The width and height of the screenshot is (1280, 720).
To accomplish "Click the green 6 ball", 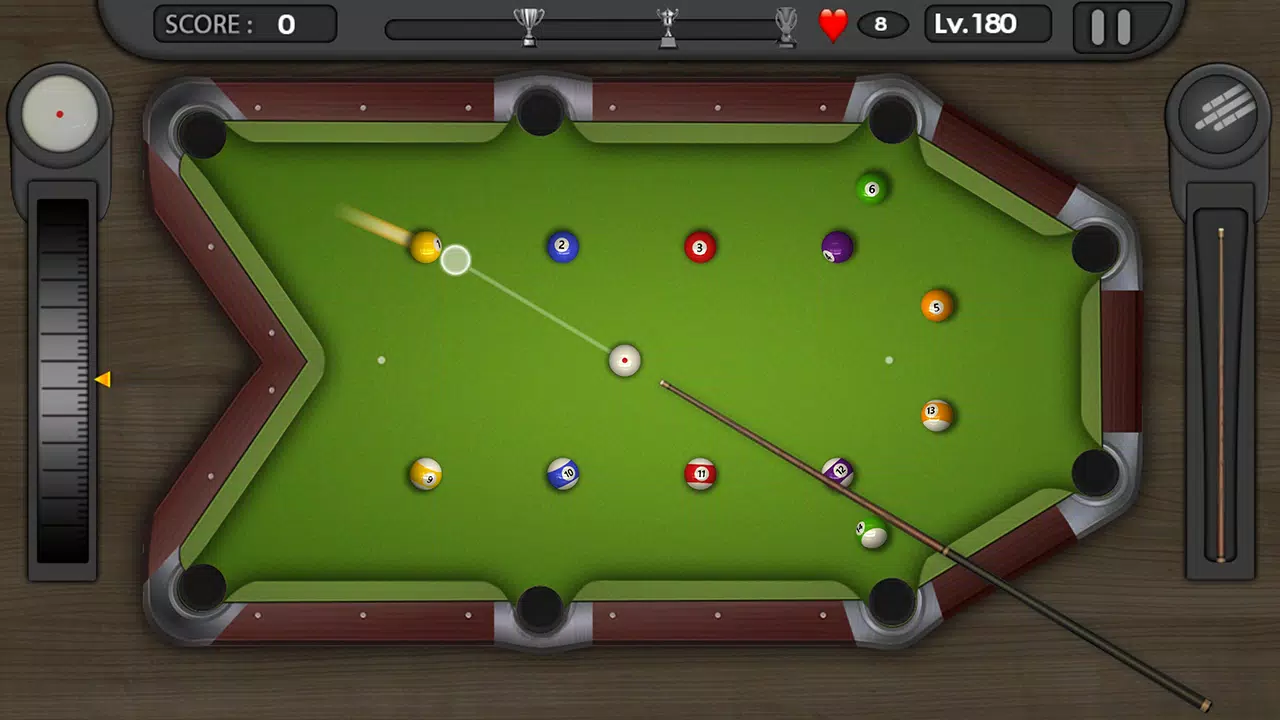I will click(870, 187).
